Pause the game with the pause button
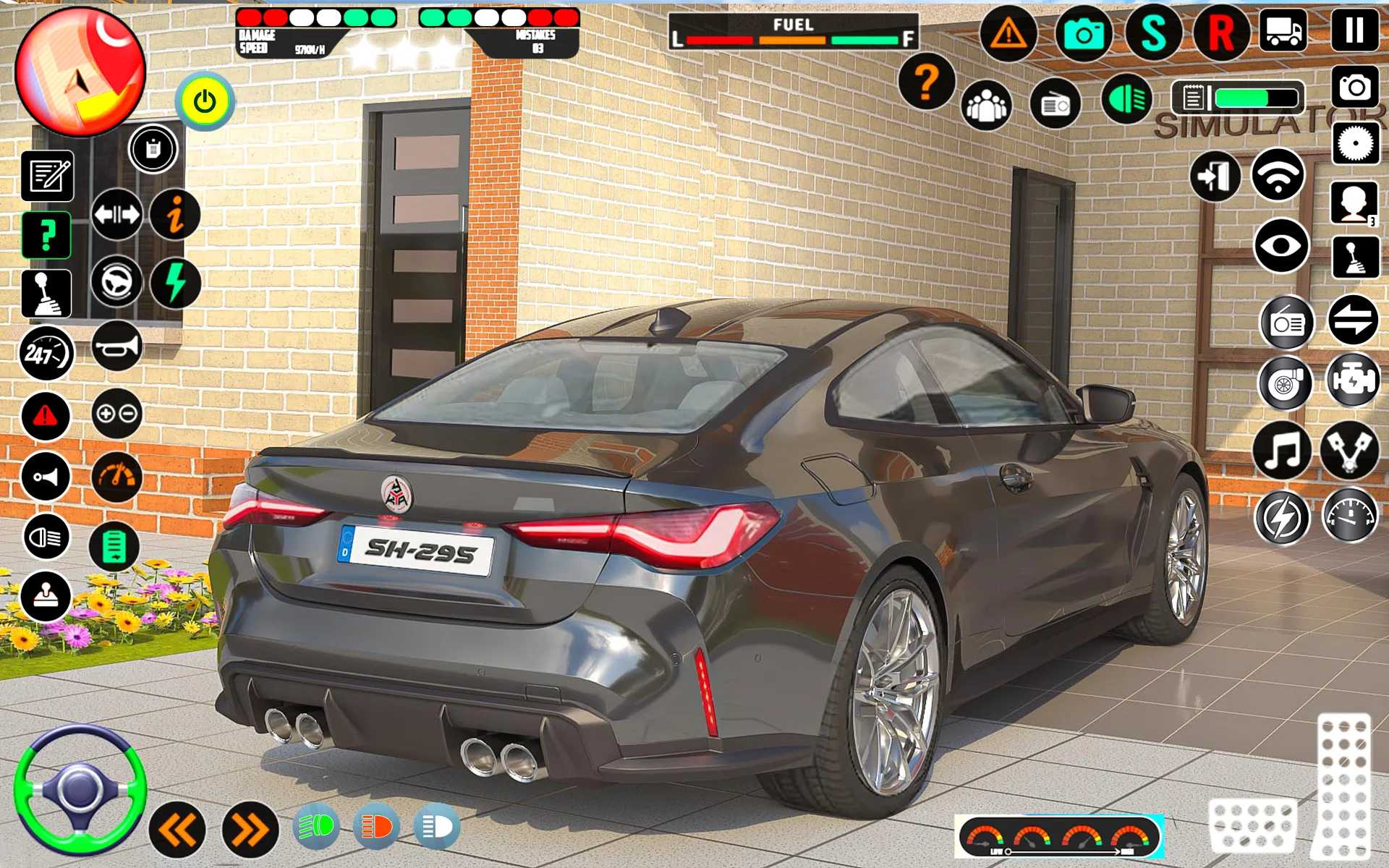 1354,31
